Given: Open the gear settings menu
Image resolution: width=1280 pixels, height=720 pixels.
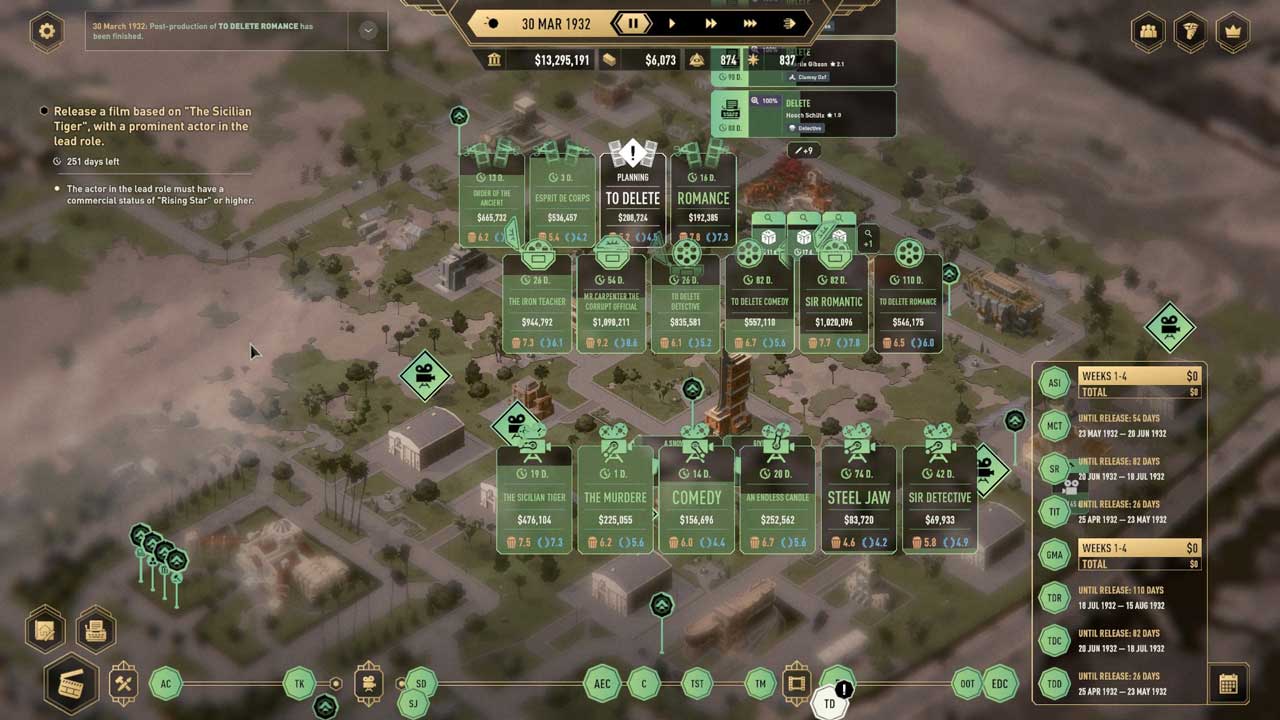Looking at the screenshot, I should tap(46, 31).
